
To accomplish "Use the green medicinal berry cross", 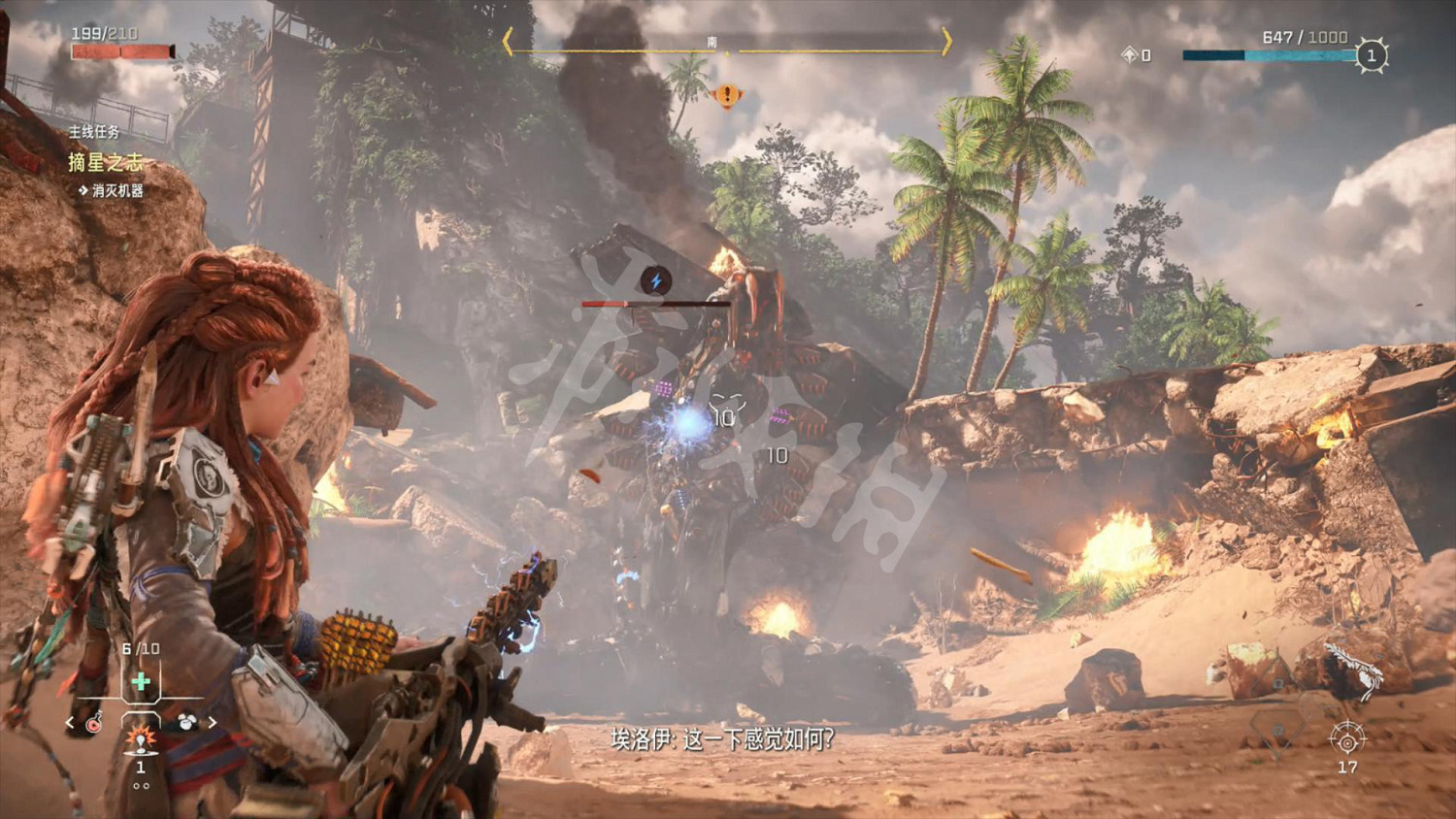I will [x=141, y=681].
